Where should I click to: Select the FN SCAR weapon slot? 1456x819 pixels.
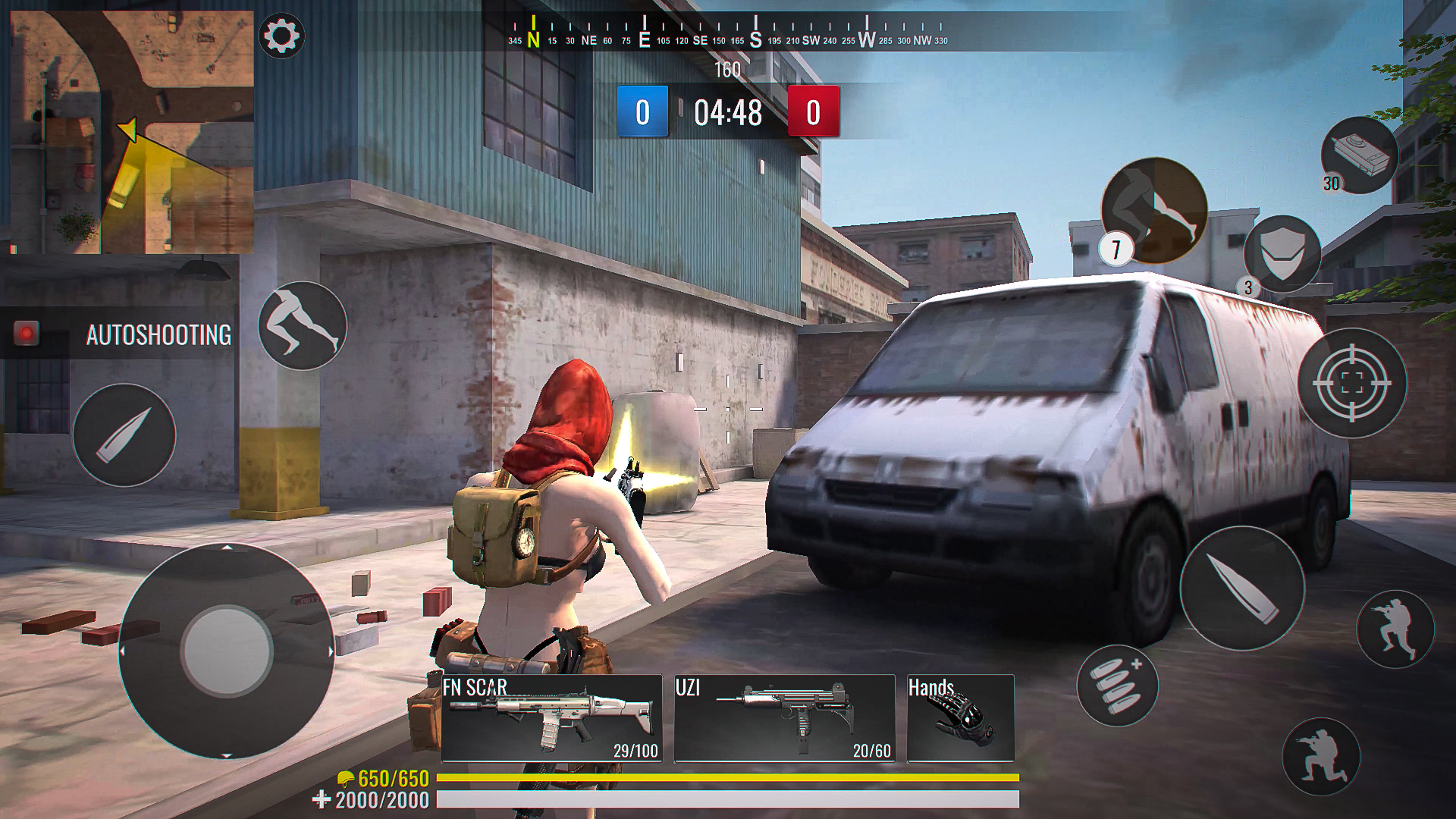click(551, 718)
